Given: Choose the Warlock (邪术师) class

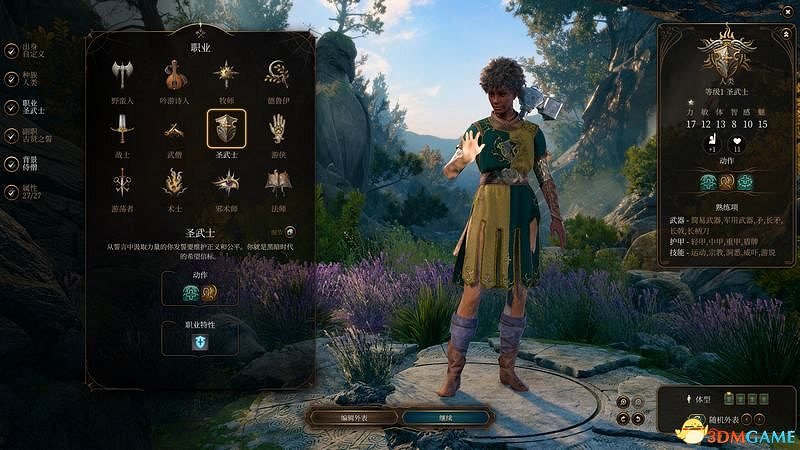Looking at the screenshot, I should (x=226, y=184).
